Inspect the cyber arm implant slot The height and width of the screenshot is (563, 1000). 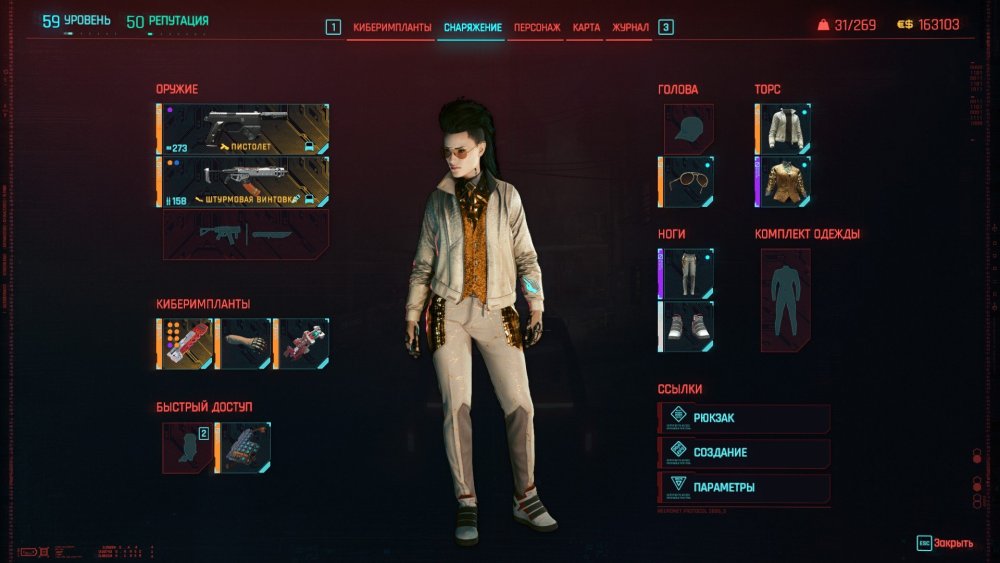(243, 343)
